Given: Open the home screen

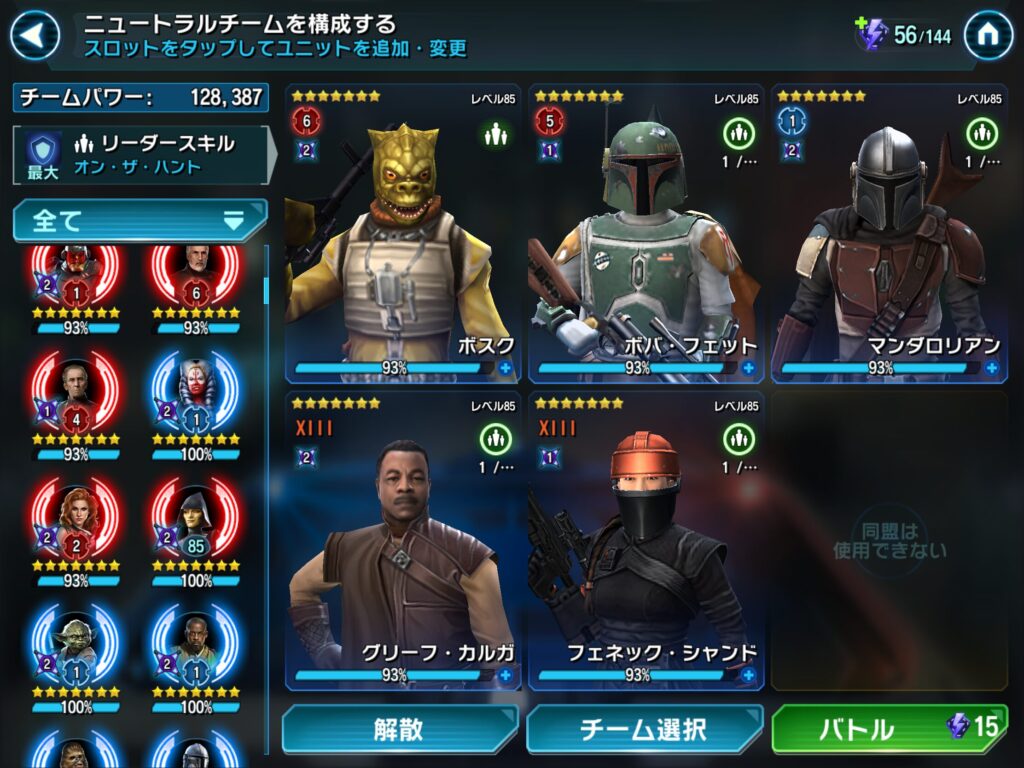Looking at the screenshot, I should coord(987,37).
